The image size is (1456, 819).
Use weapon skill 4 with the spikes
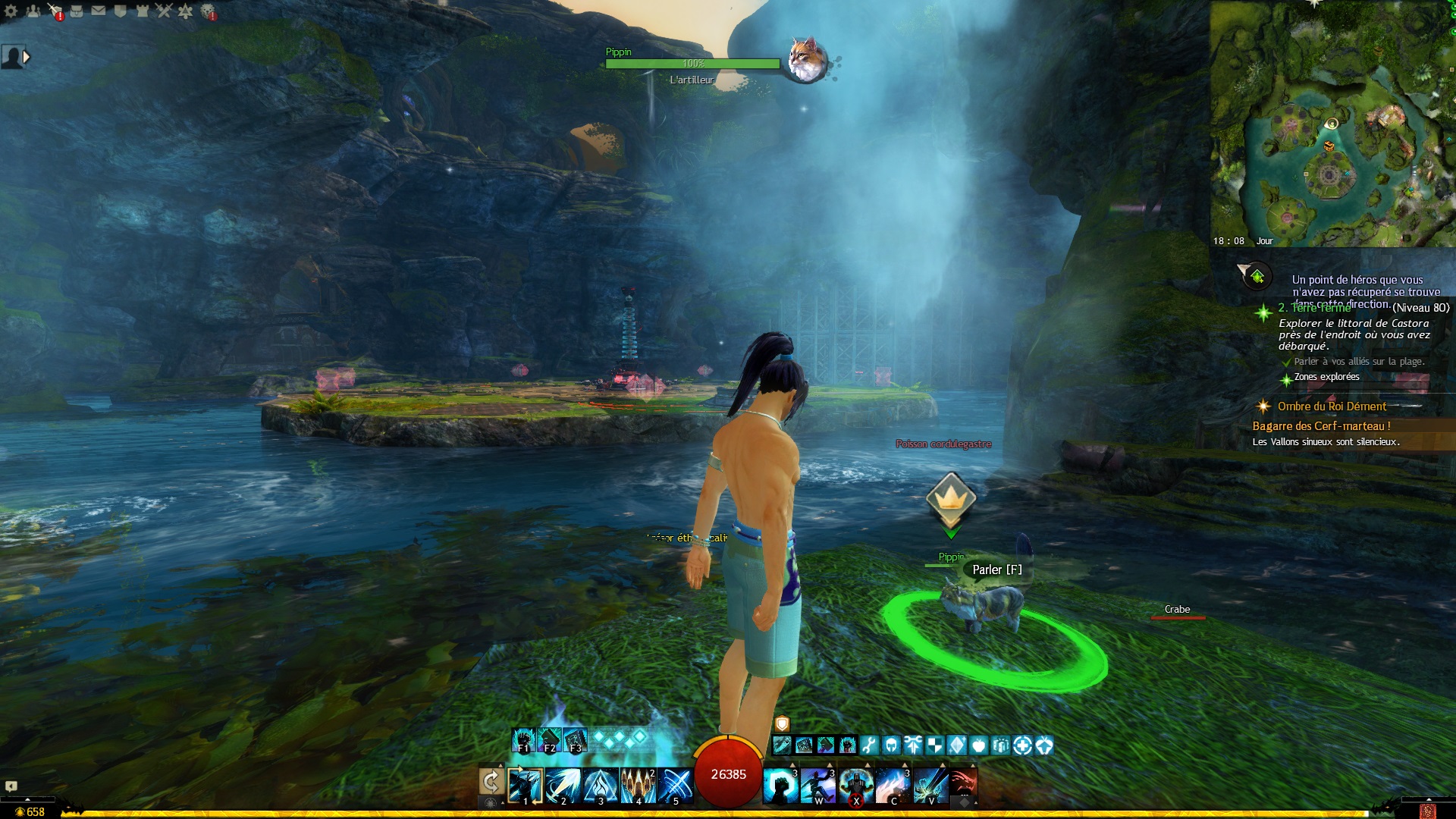coord(638,785)
